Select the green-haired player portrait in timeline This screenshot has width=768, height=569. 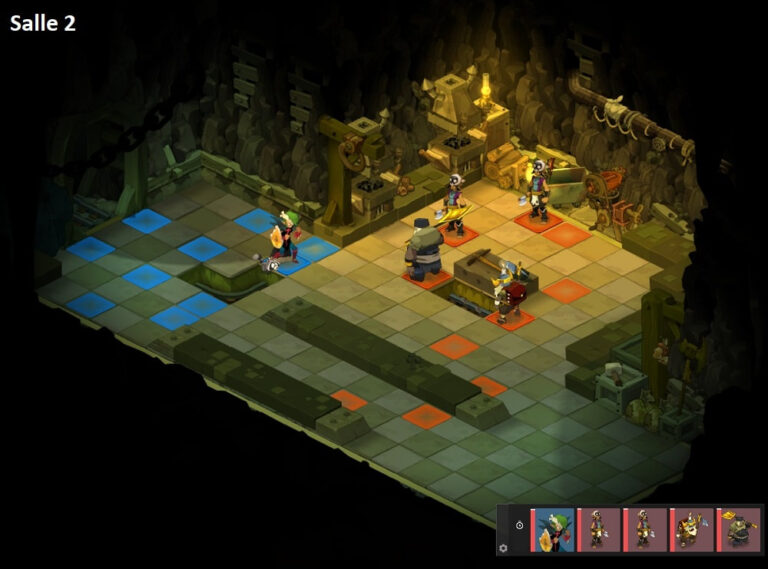pyautogui.click(x=554, y=529)
